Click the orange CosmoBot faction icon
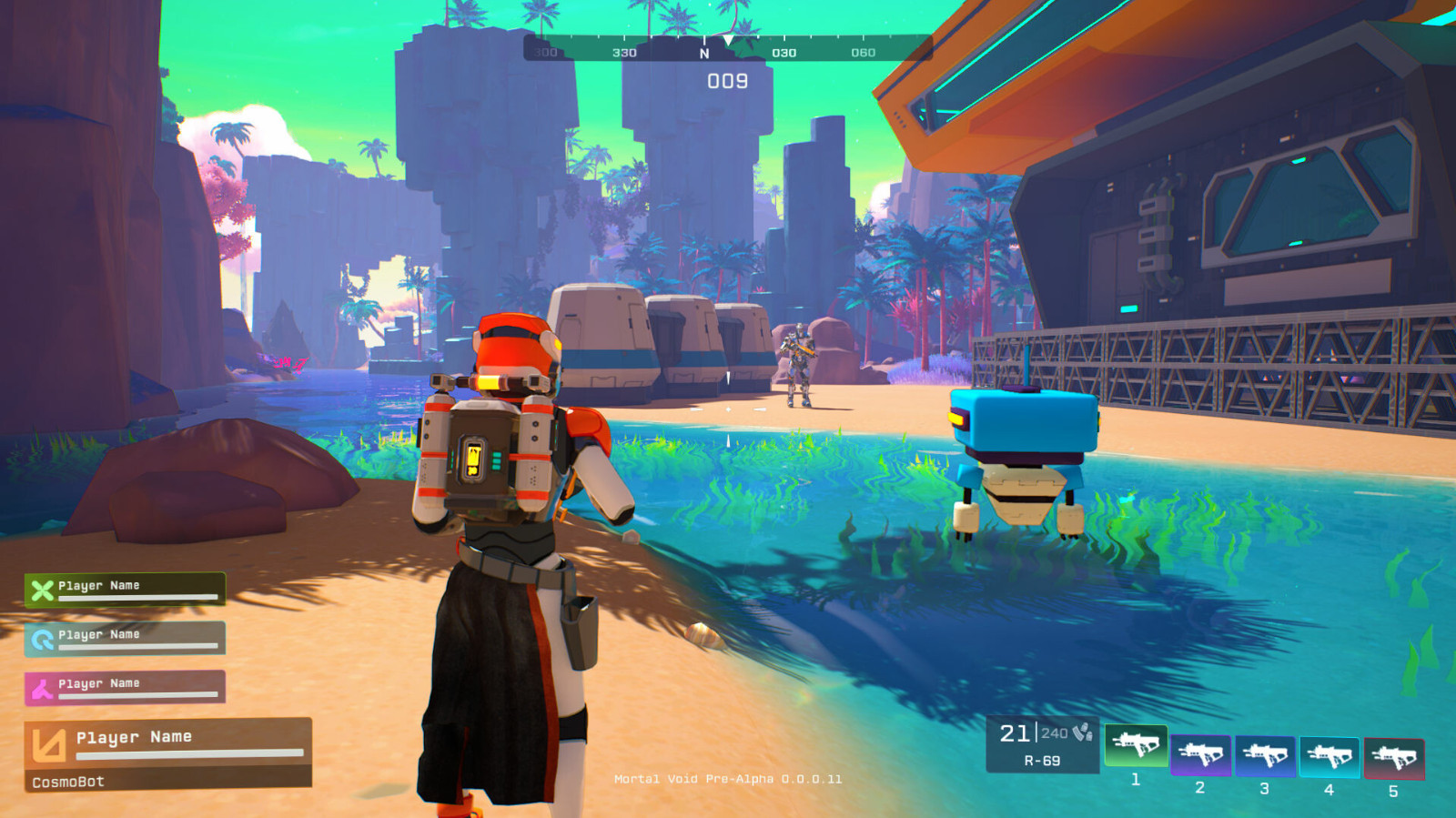Image resolution: width=1456 pixels, height=818 pixels. [x=50, y=745]
